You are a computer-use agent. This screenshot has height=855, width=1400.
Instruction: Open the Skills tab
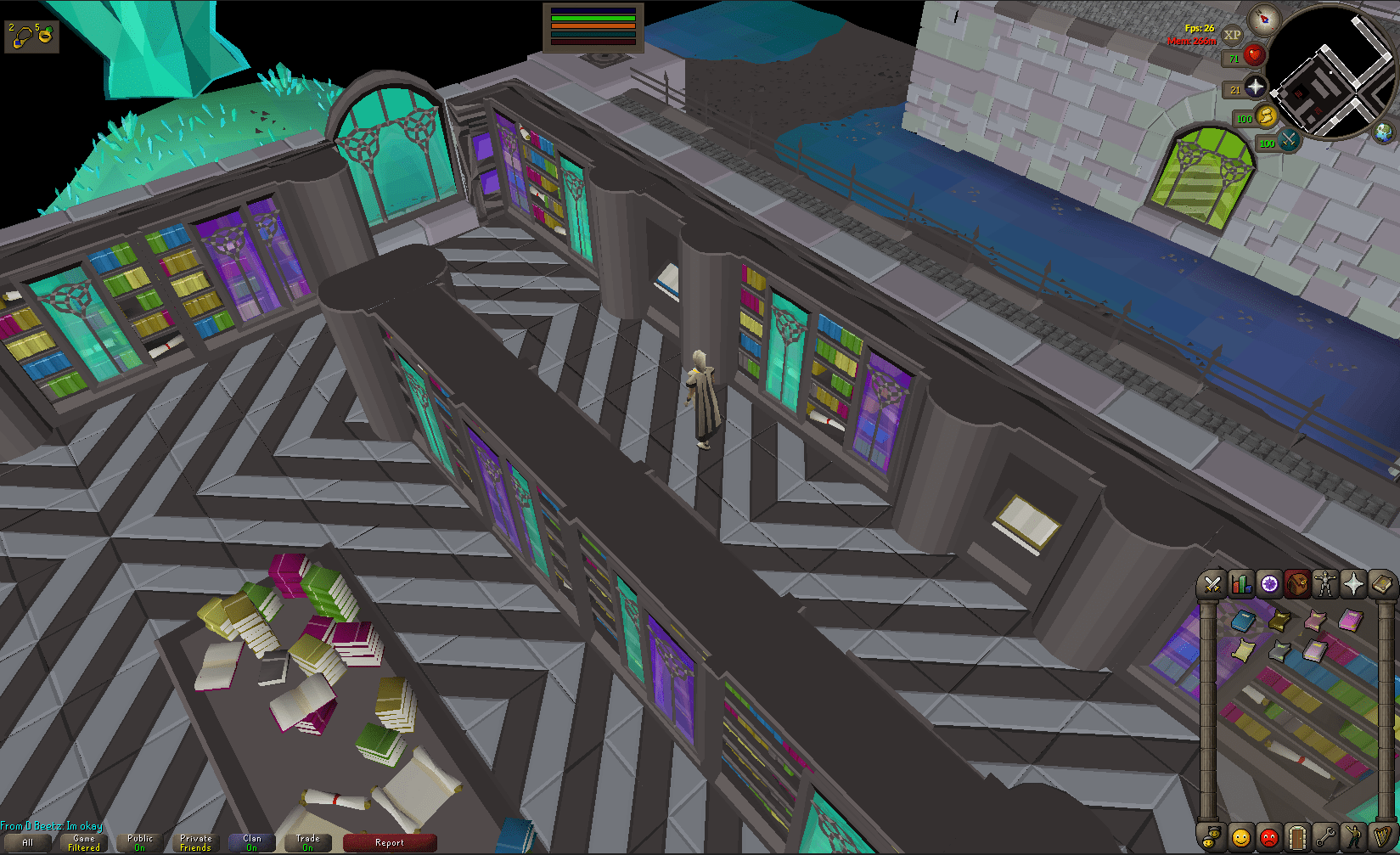[x=1240, y=583]
